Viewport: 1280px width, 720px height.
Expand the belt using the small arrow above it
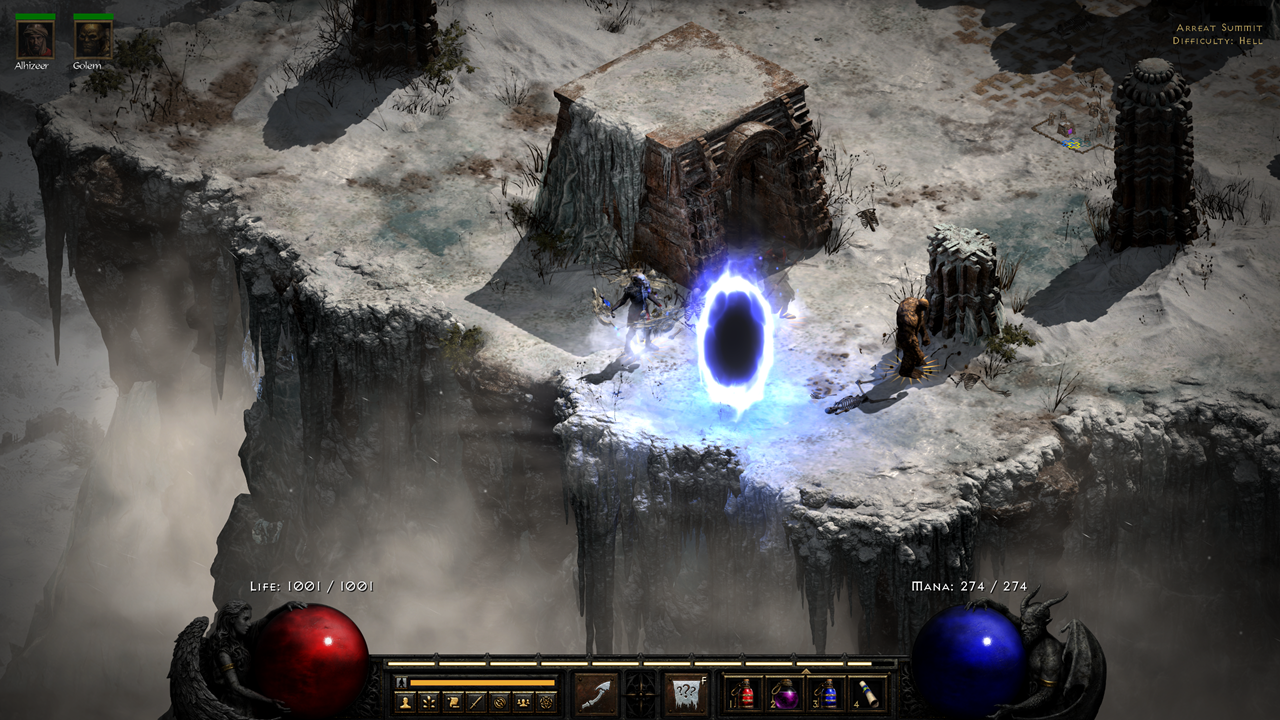(806, 671)
